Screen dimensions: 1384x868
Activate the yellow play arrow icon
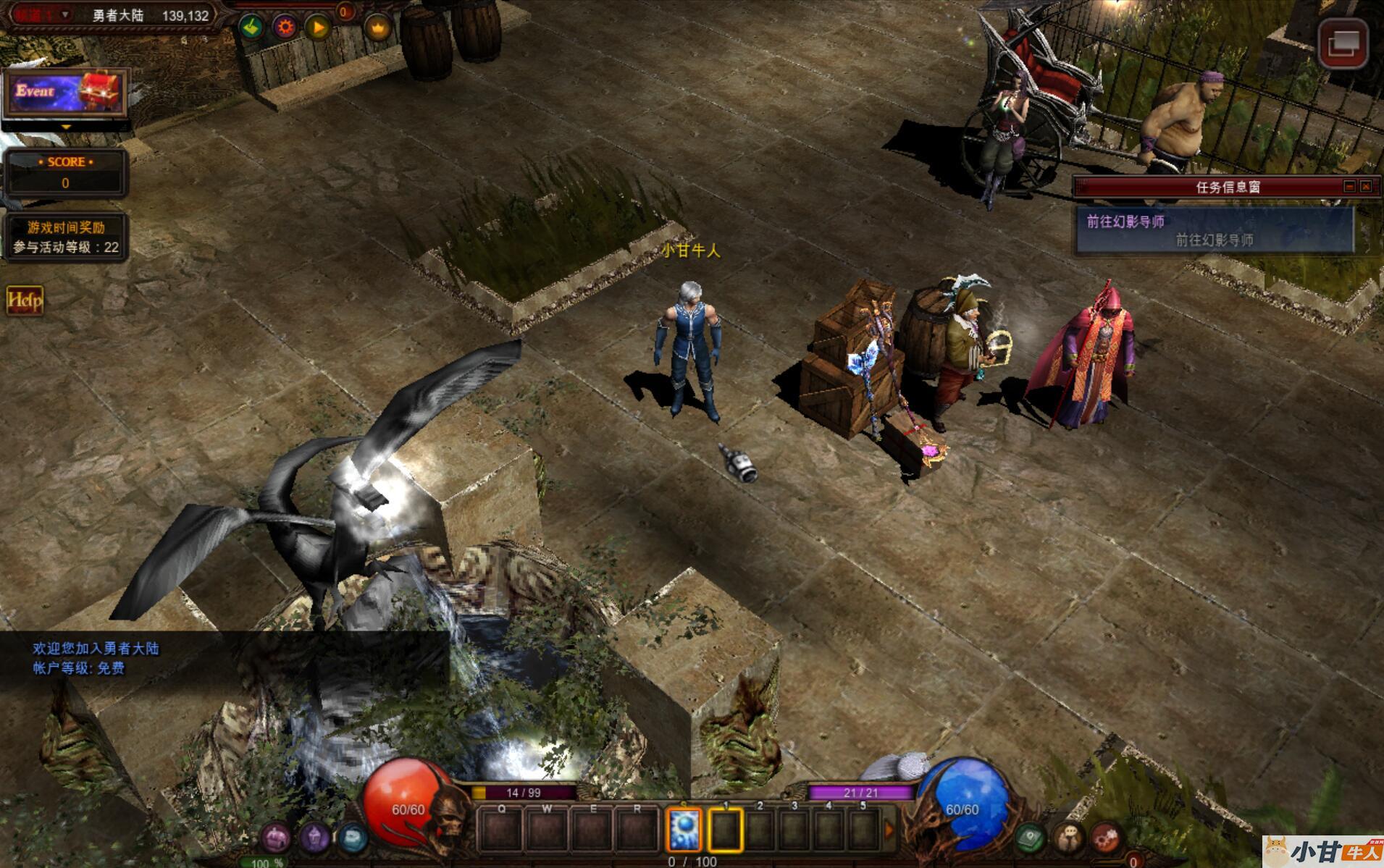(x=318, y=28)
